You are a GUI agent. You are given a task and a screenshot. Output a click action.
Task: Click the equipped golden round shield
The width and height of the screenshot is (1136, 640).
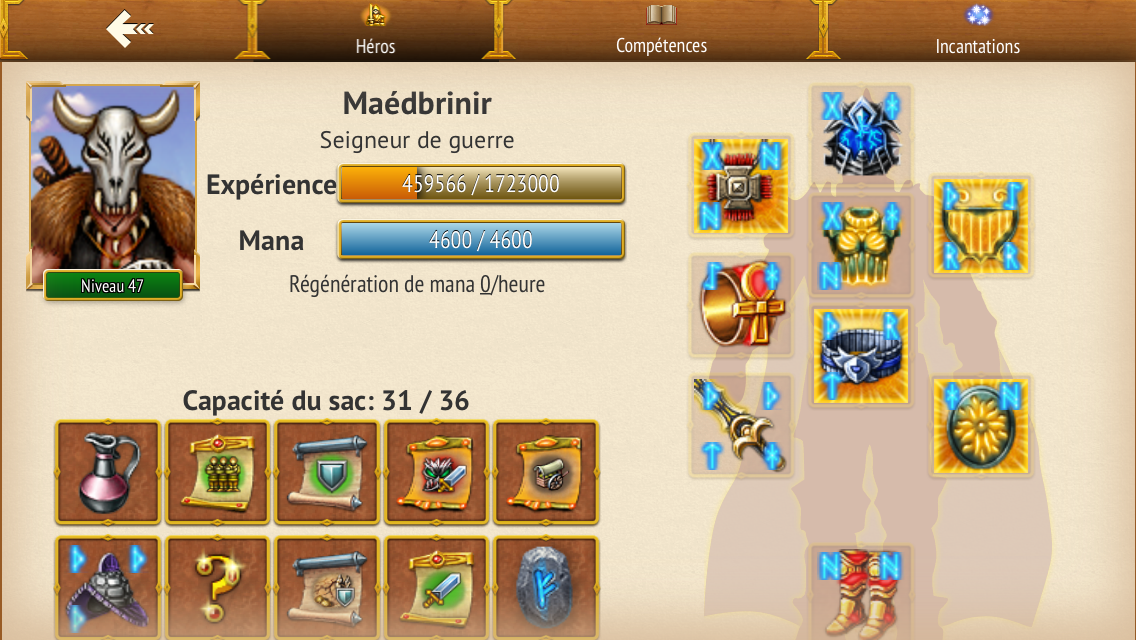pos(981,426)
